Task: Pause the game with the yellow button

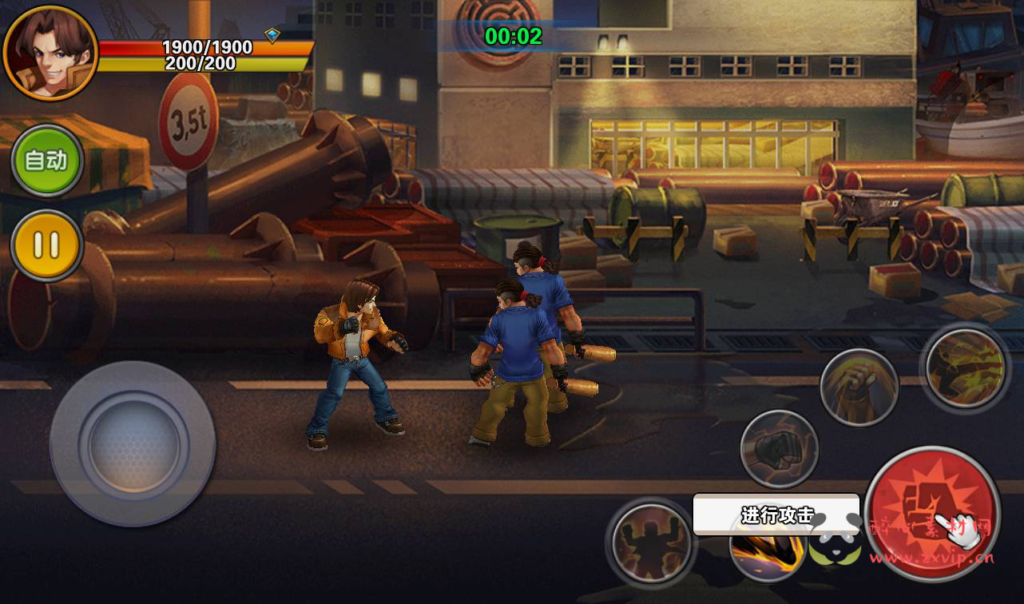Action: 46,245
